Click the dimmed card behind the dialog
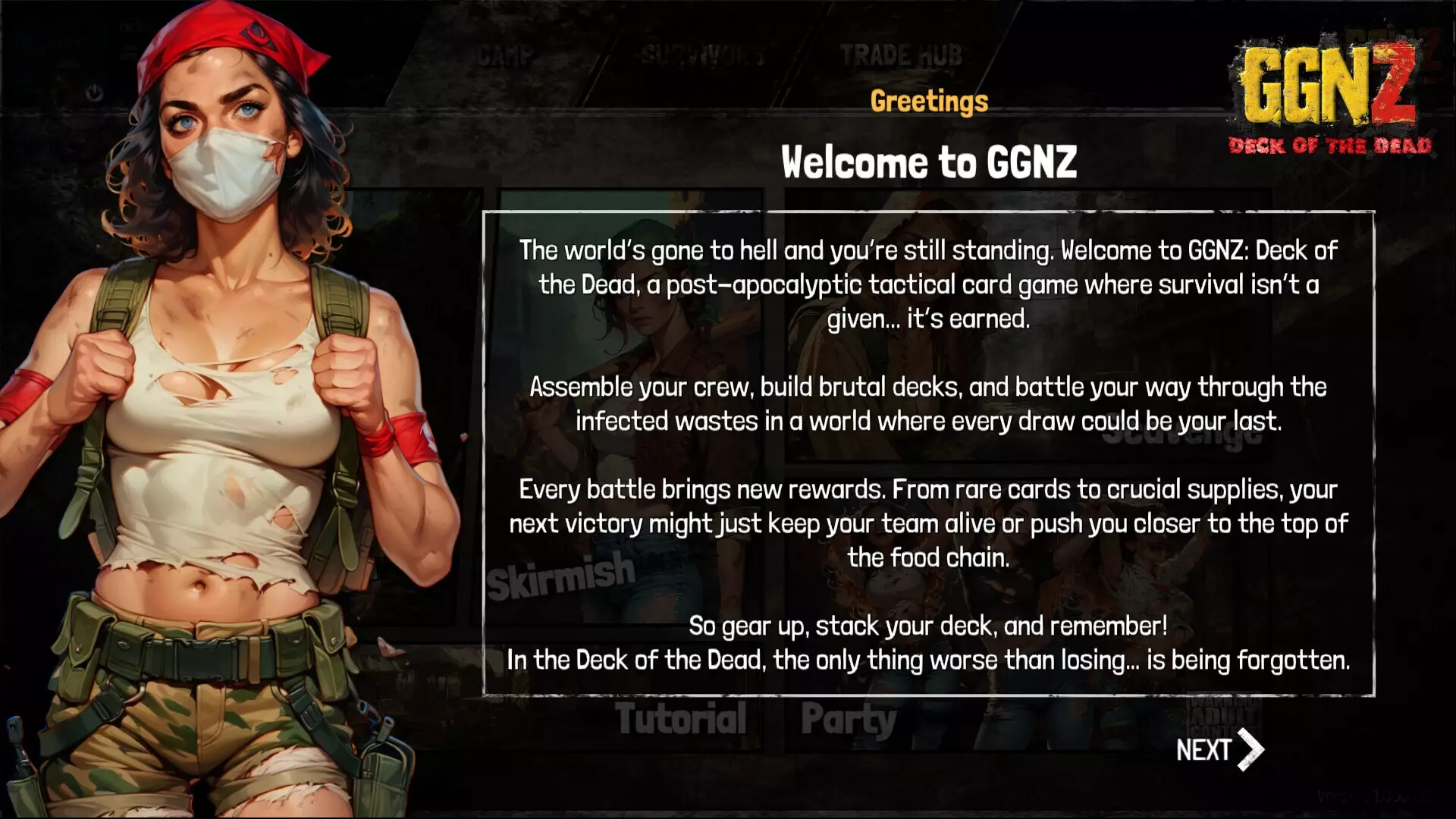The width and height of the screenshot is (1456, 819). tap(629, 379)
